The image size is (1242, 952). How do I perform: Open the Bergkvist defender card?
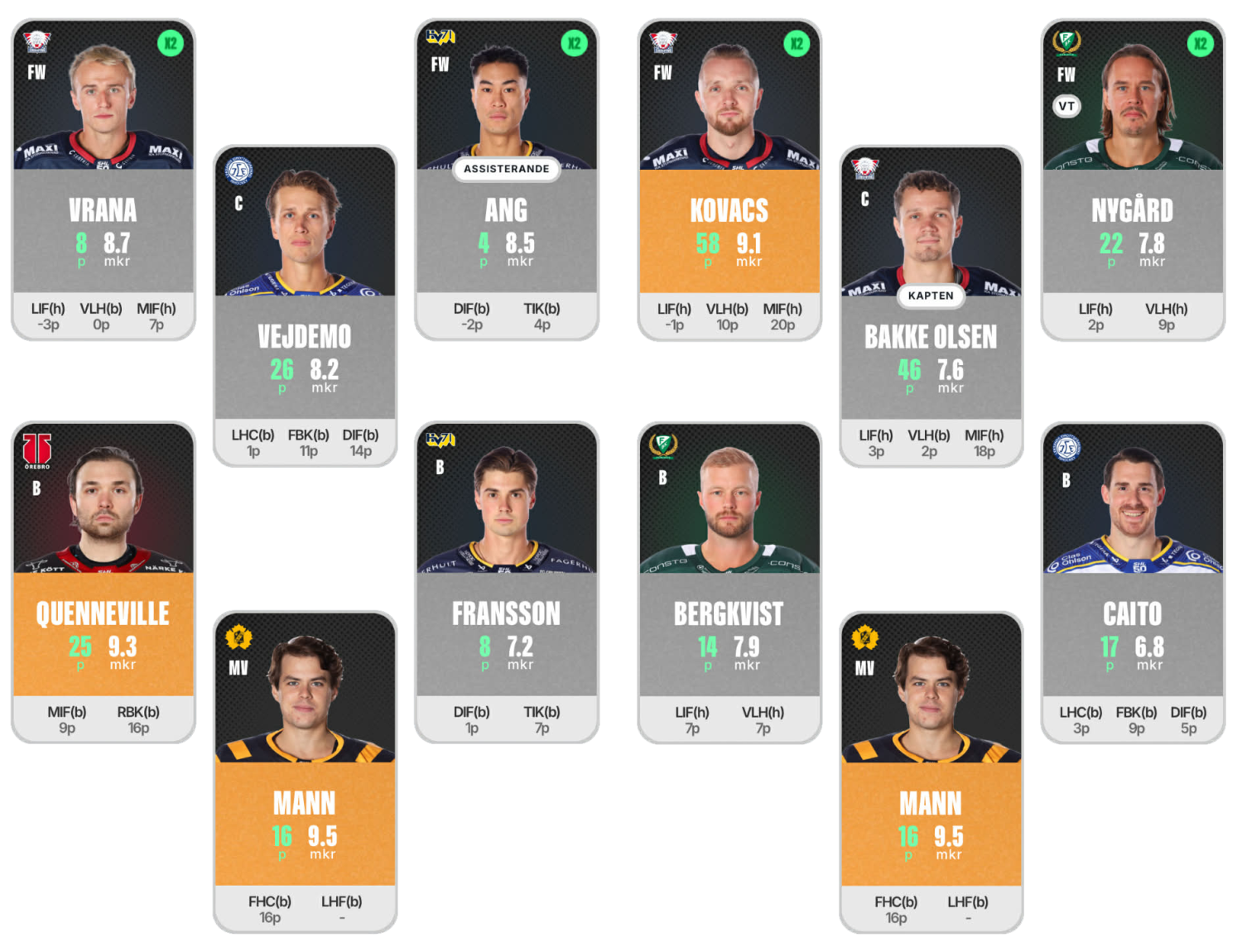point(729,582)
